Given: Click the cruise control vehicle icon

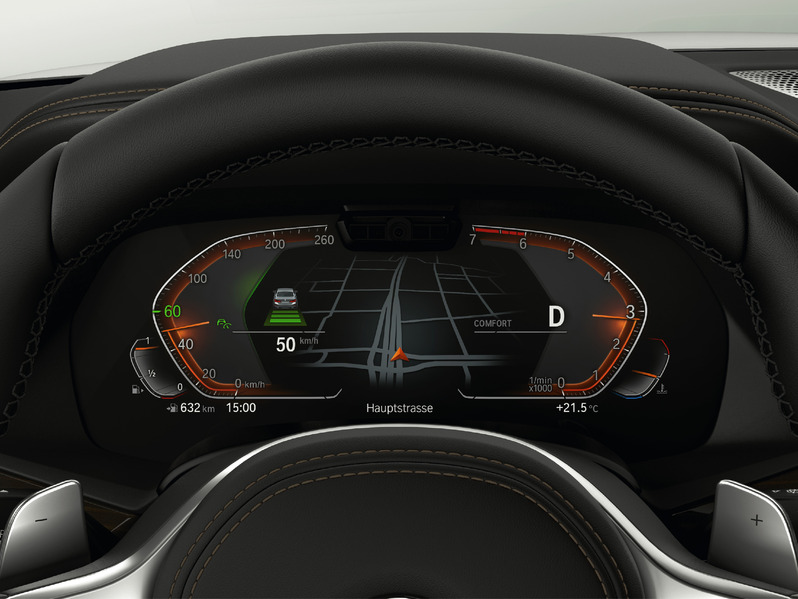Looking at the screenshot, I should [285, 296].
